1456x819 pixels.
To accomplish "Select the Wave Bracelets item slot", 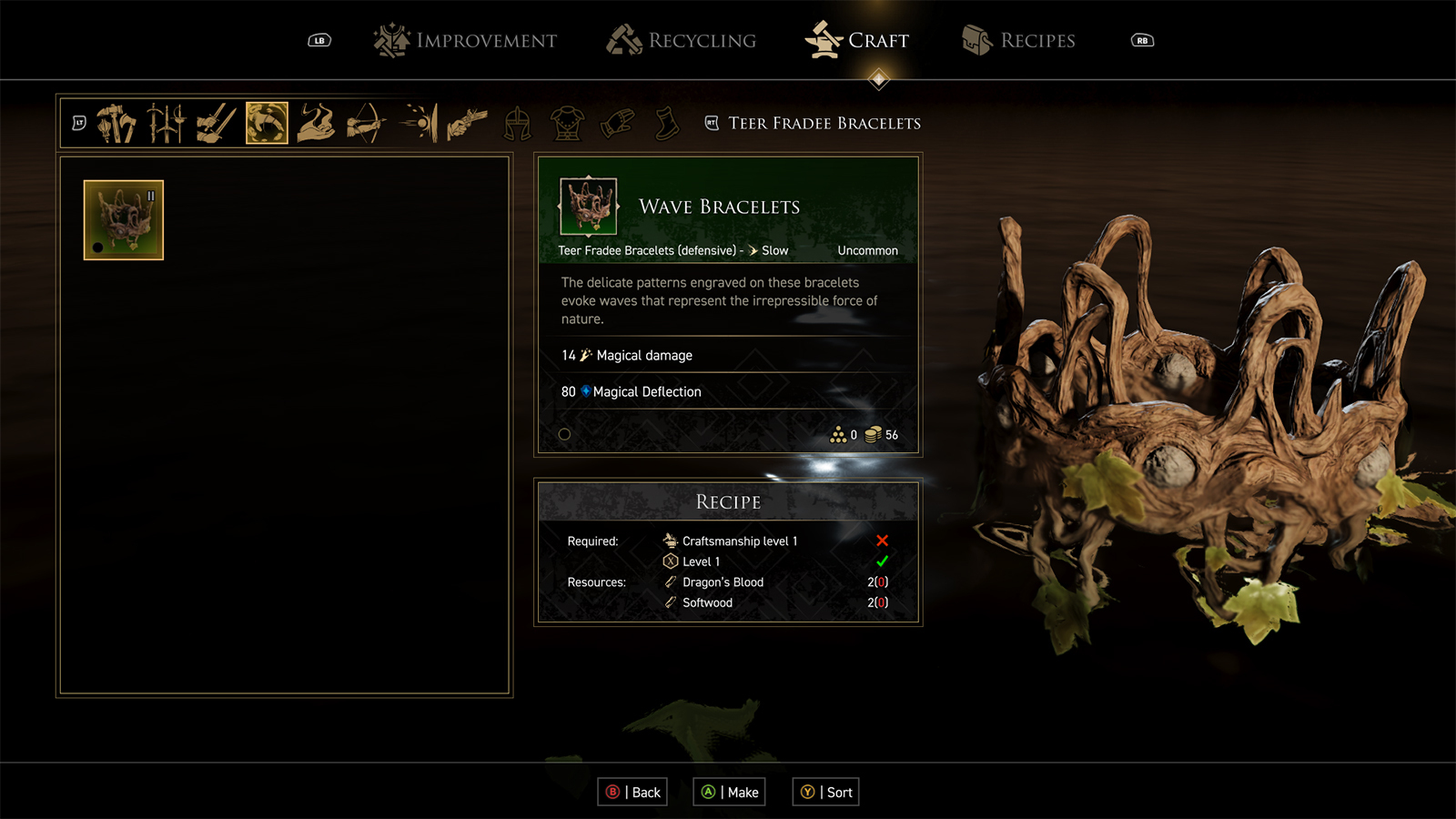I will pyautogui.click(x=124, y=220).
